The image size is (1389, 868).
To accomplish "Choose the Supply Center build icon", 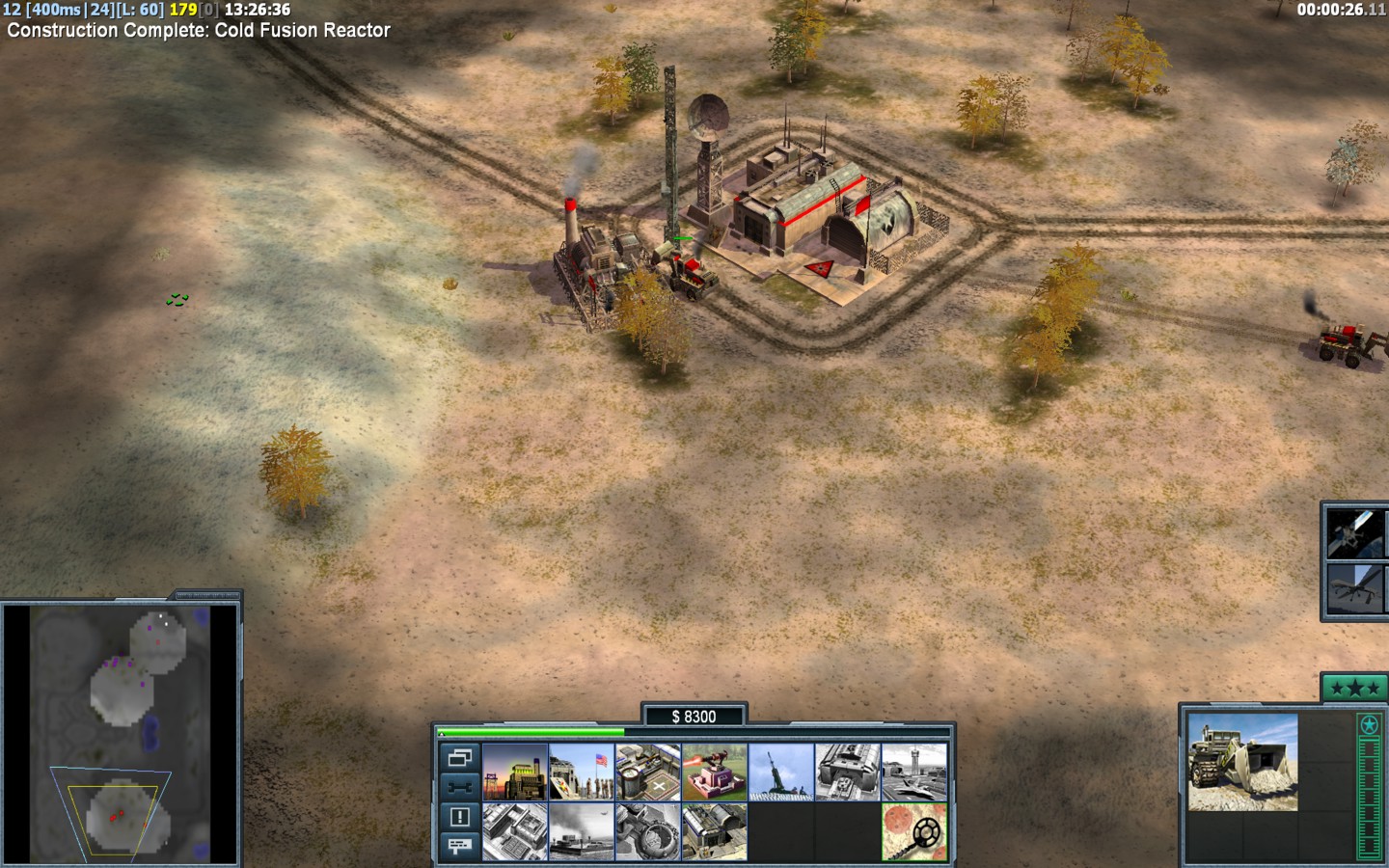I will tap(648, 772).
